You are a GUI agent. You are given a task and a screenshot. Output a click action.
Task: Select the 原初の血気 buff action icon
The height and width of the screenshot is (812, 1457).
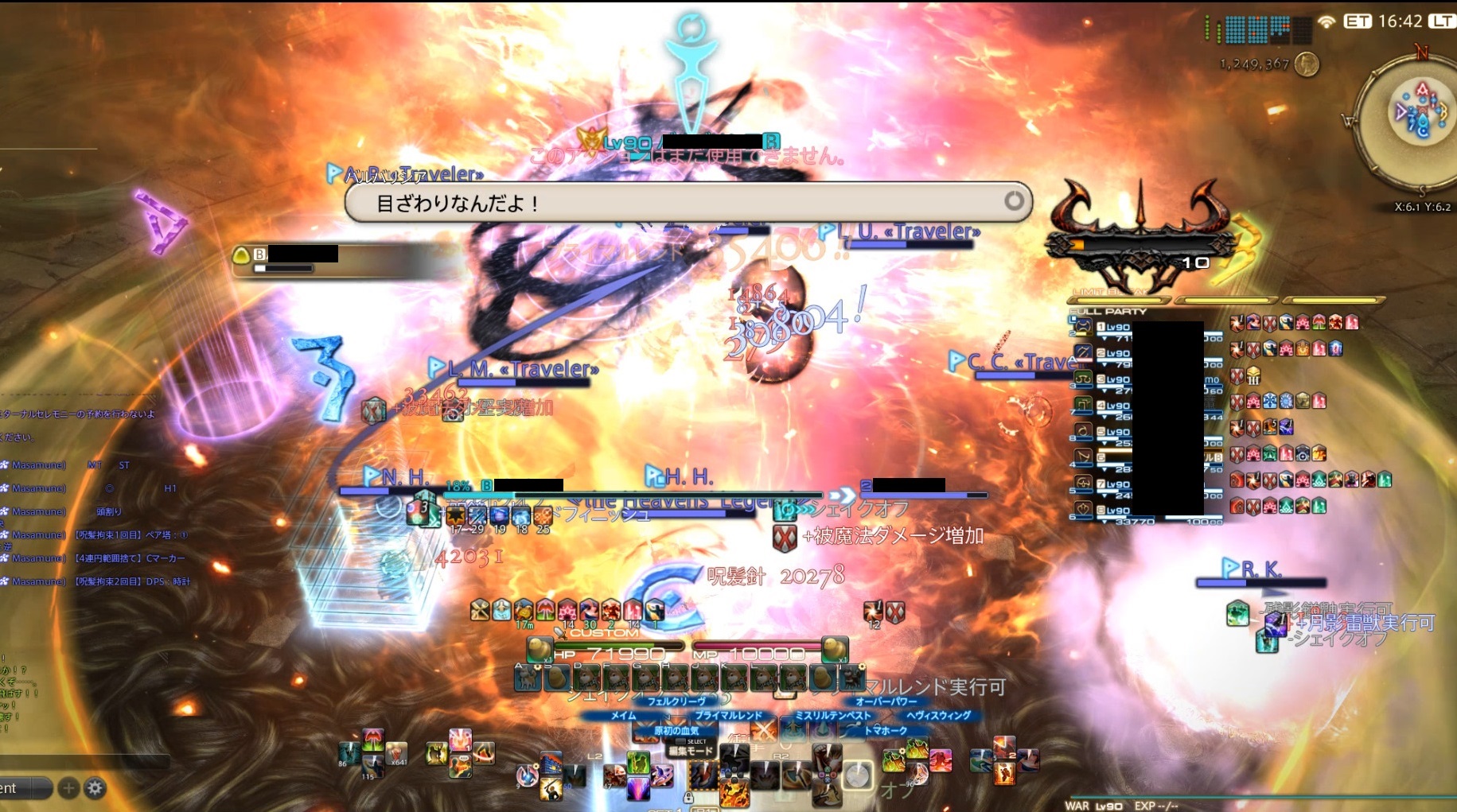(x=679, y=731)
